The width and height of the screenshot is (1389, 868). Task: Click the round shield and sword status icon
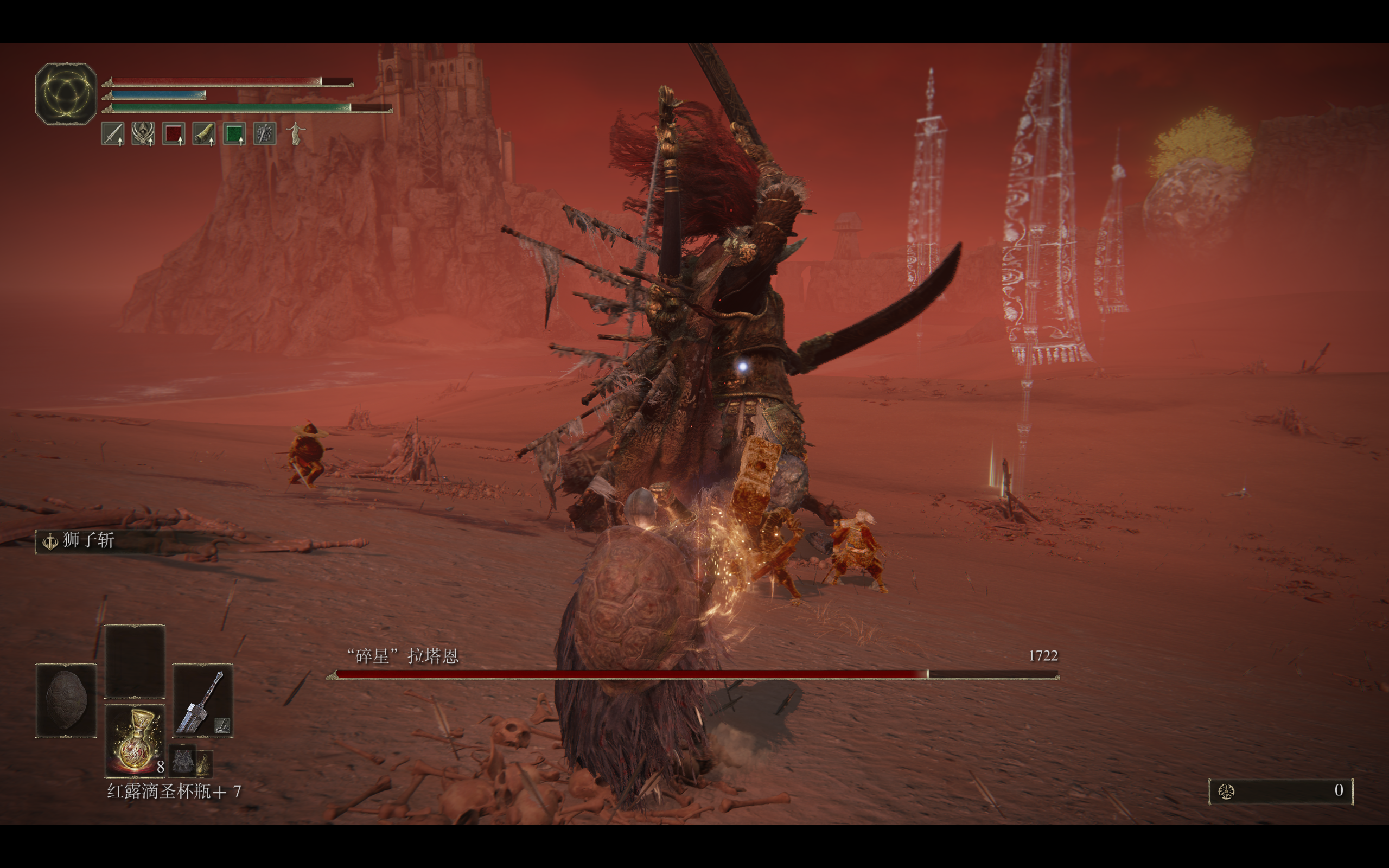pyautogui.click(x=265, y=134)
